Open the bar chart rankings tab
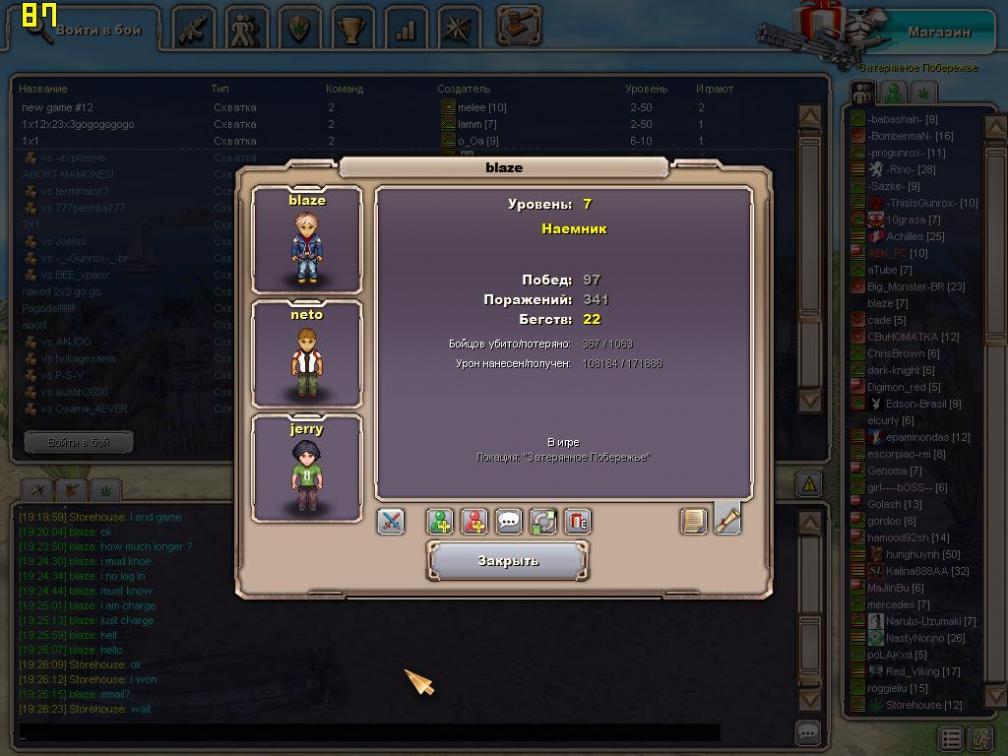 click(404, 29)
